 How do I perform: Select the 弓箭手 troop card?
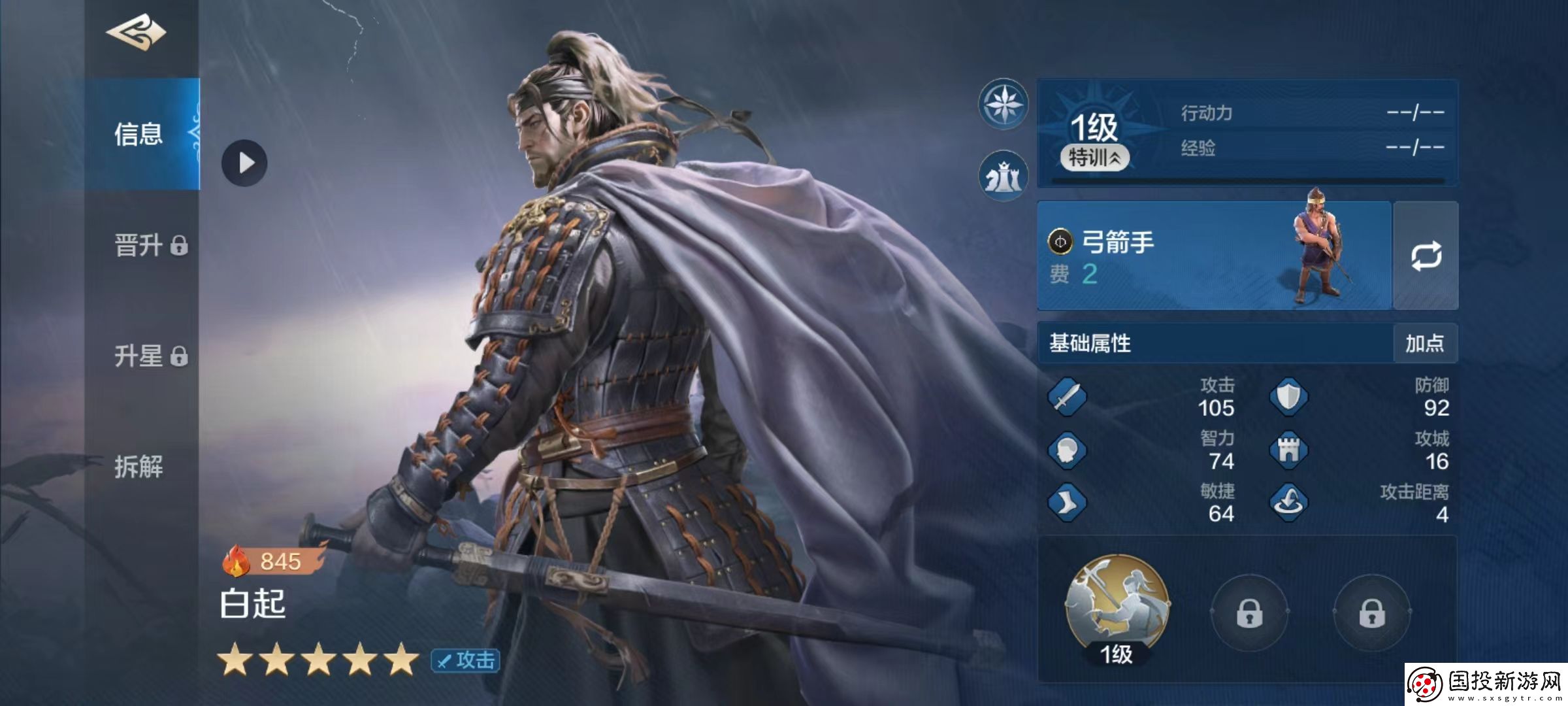1213,256
